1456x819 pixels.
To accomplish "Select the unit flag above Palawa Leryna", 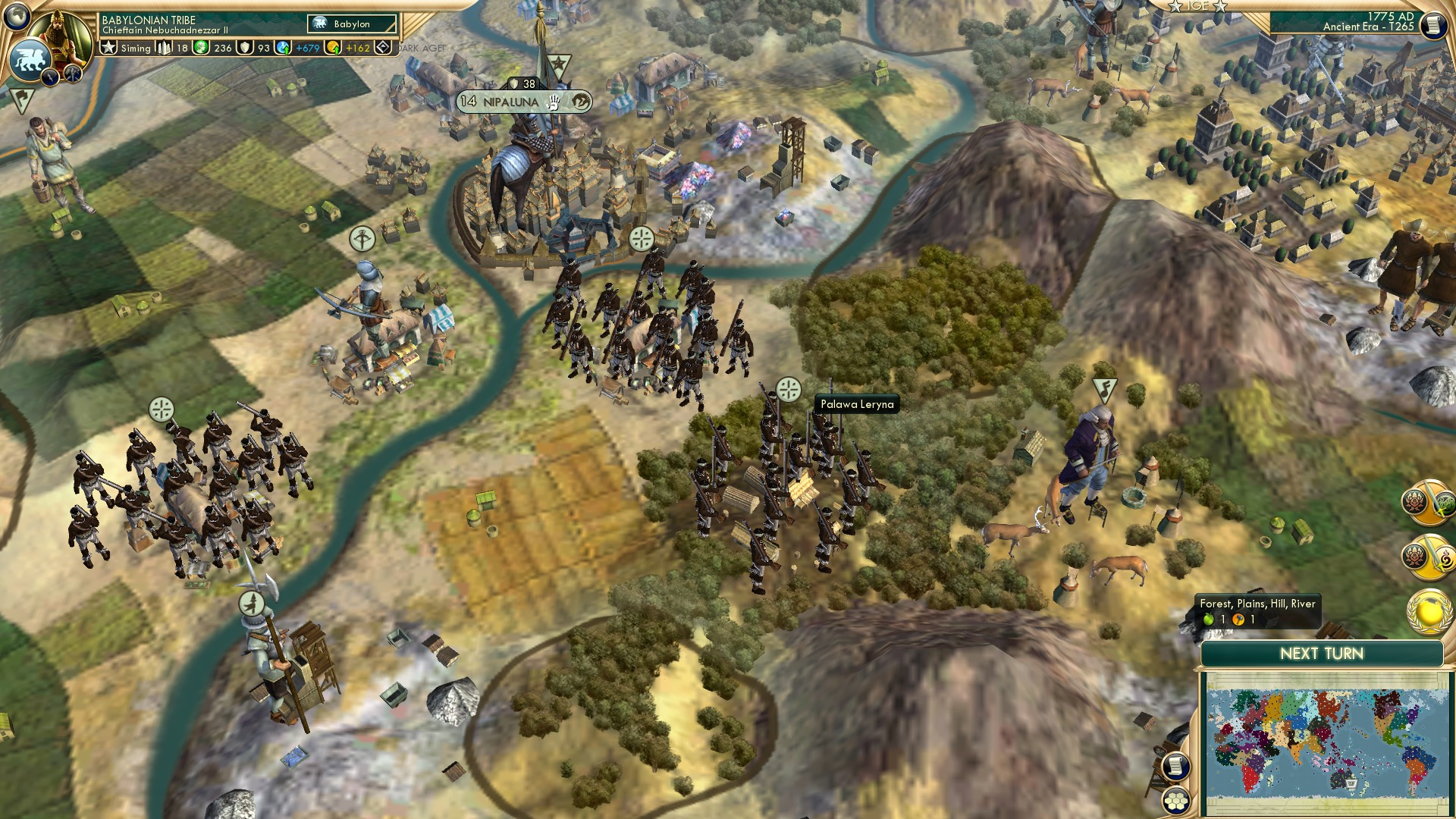I will pos(789,389).
